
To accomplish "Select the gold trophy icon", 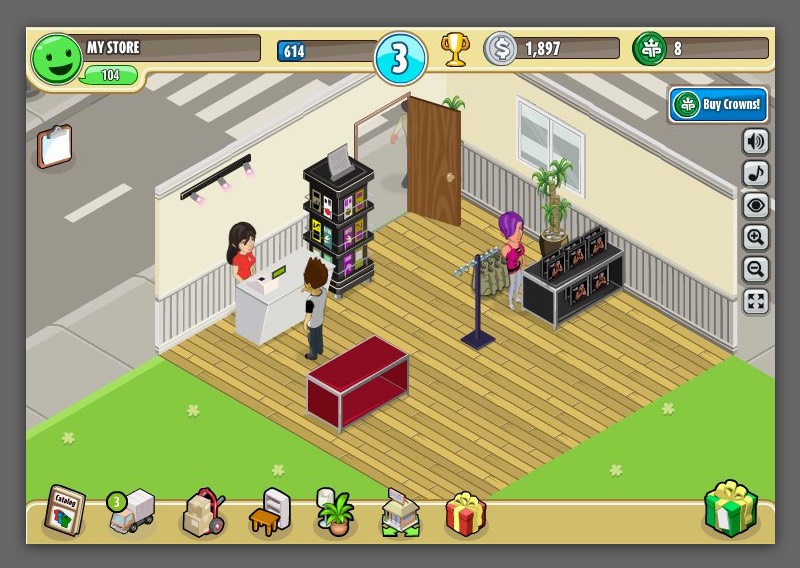I will [x=455, y=49].
